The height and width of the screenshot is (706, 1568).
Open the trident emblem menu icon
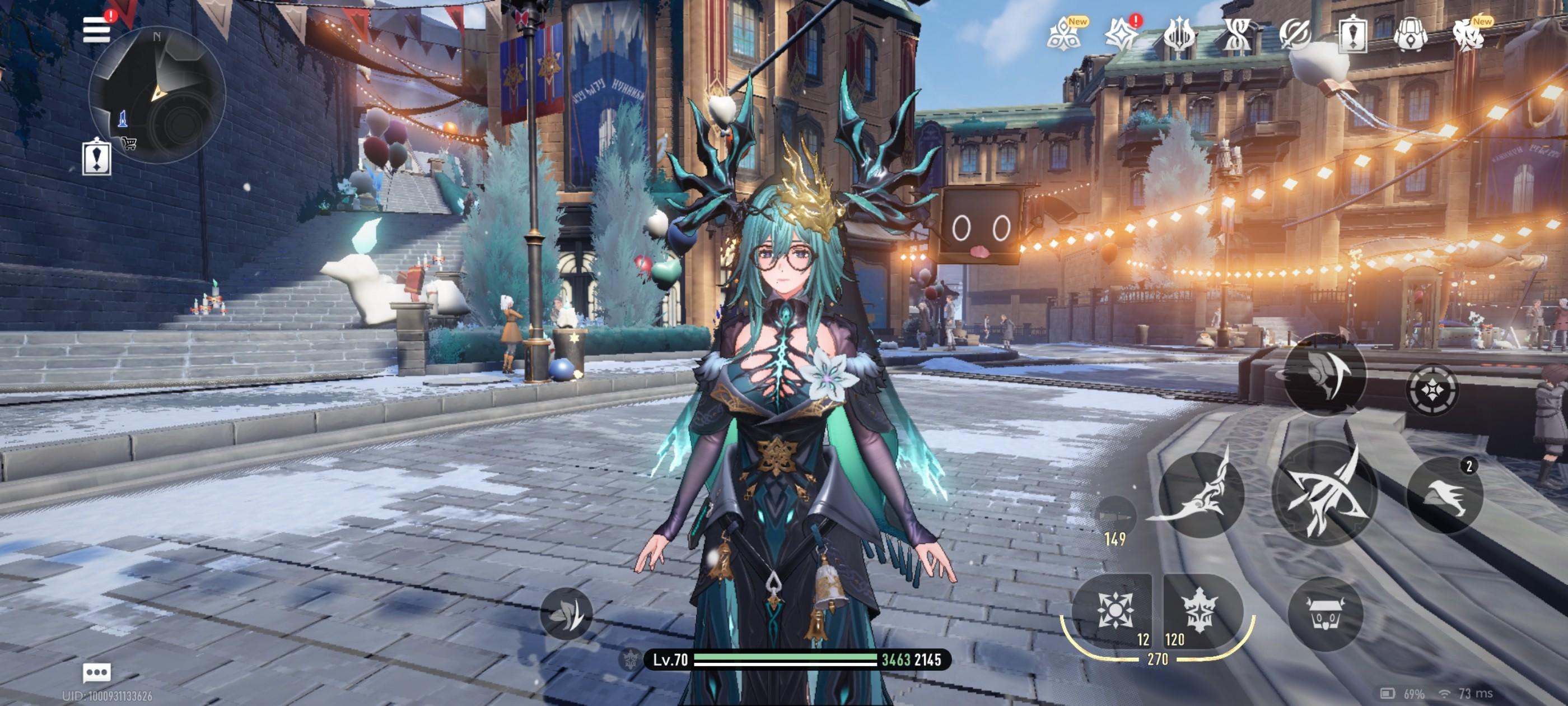[x=1178, y=35]
